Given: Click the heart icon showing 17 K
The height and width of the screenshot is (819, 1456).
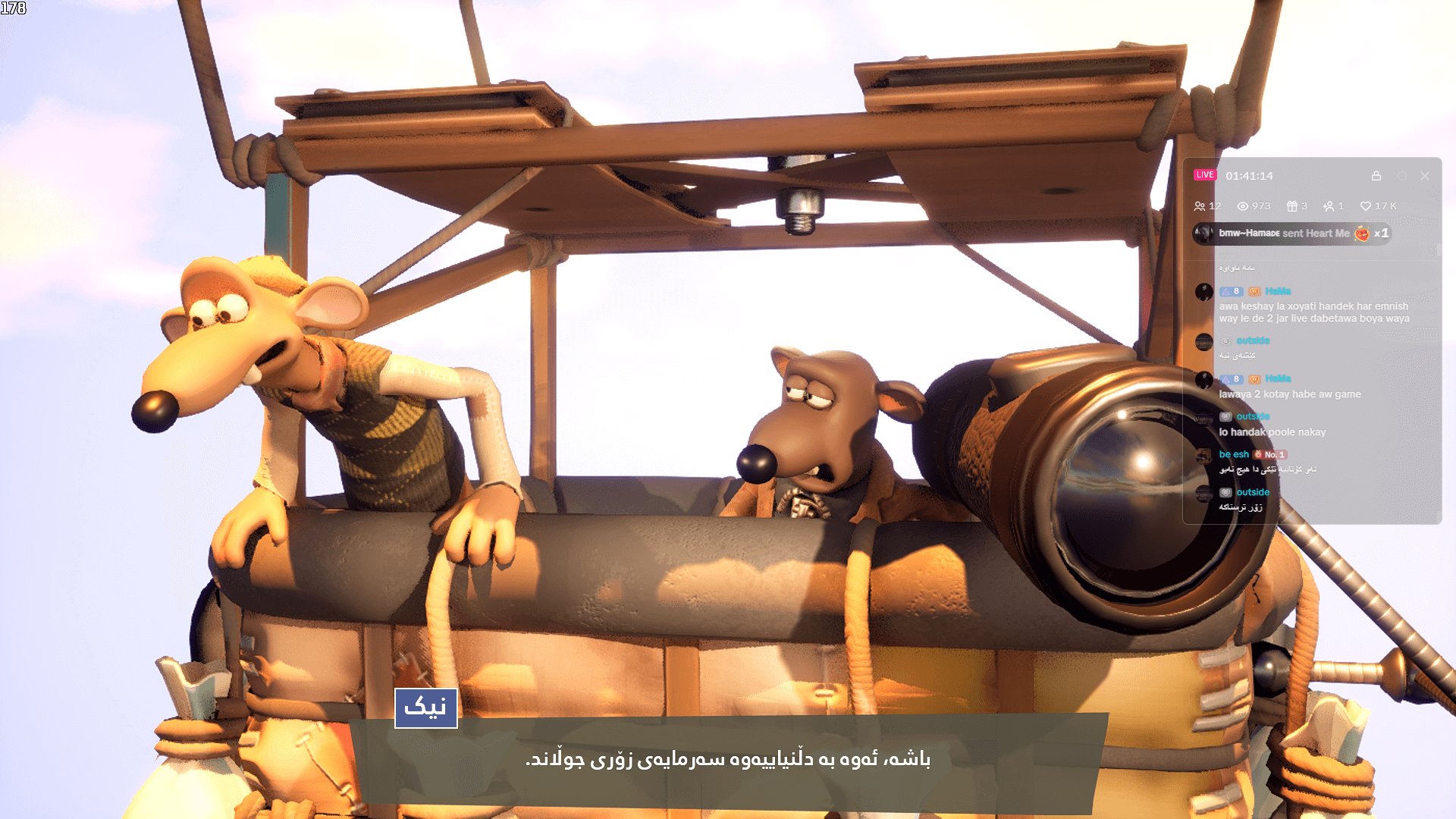Looking at the screenshot, I should point(1367,206).
